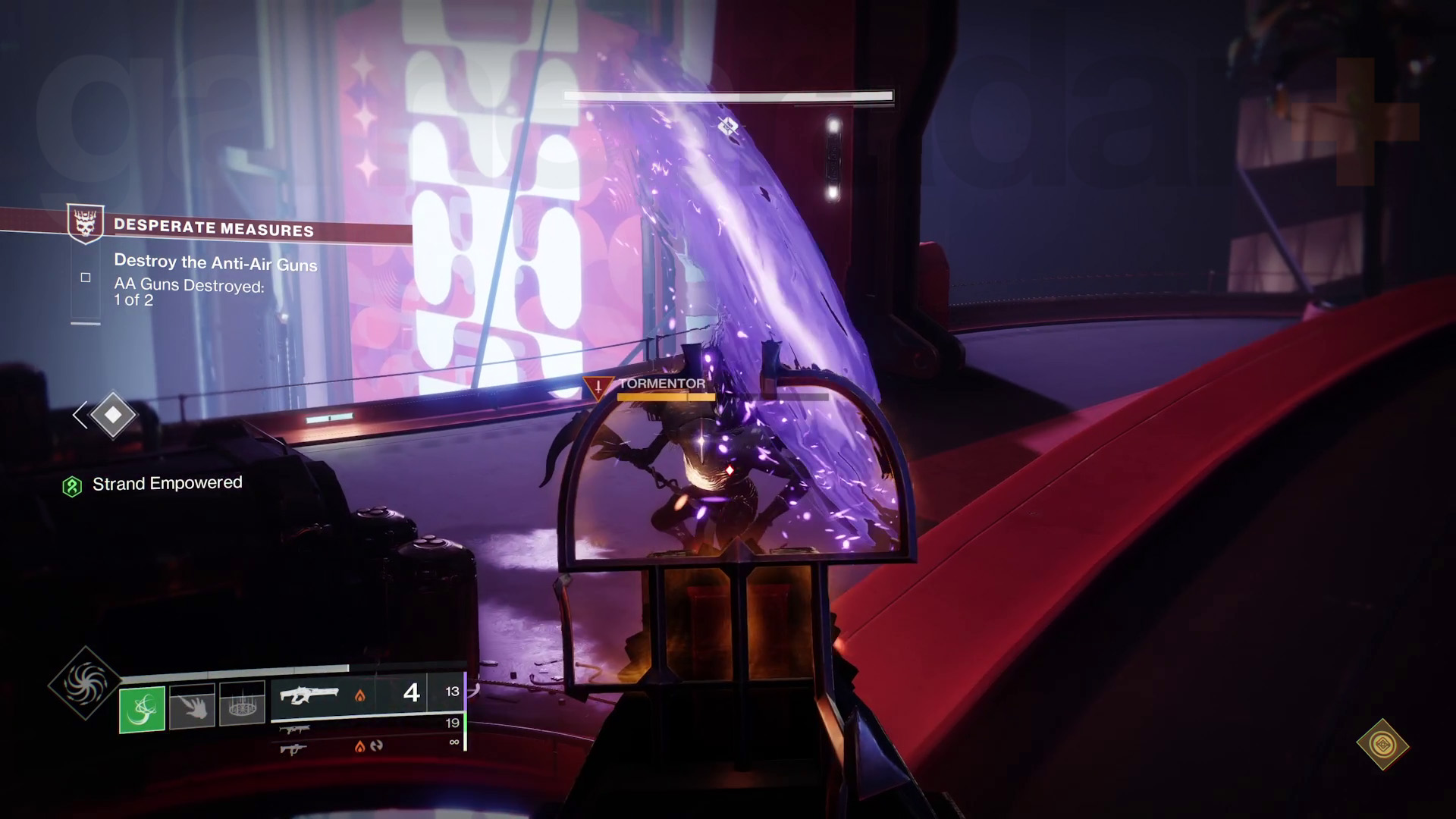
Task: Click the boss health bar at the top
Action: tap(728, 97)
